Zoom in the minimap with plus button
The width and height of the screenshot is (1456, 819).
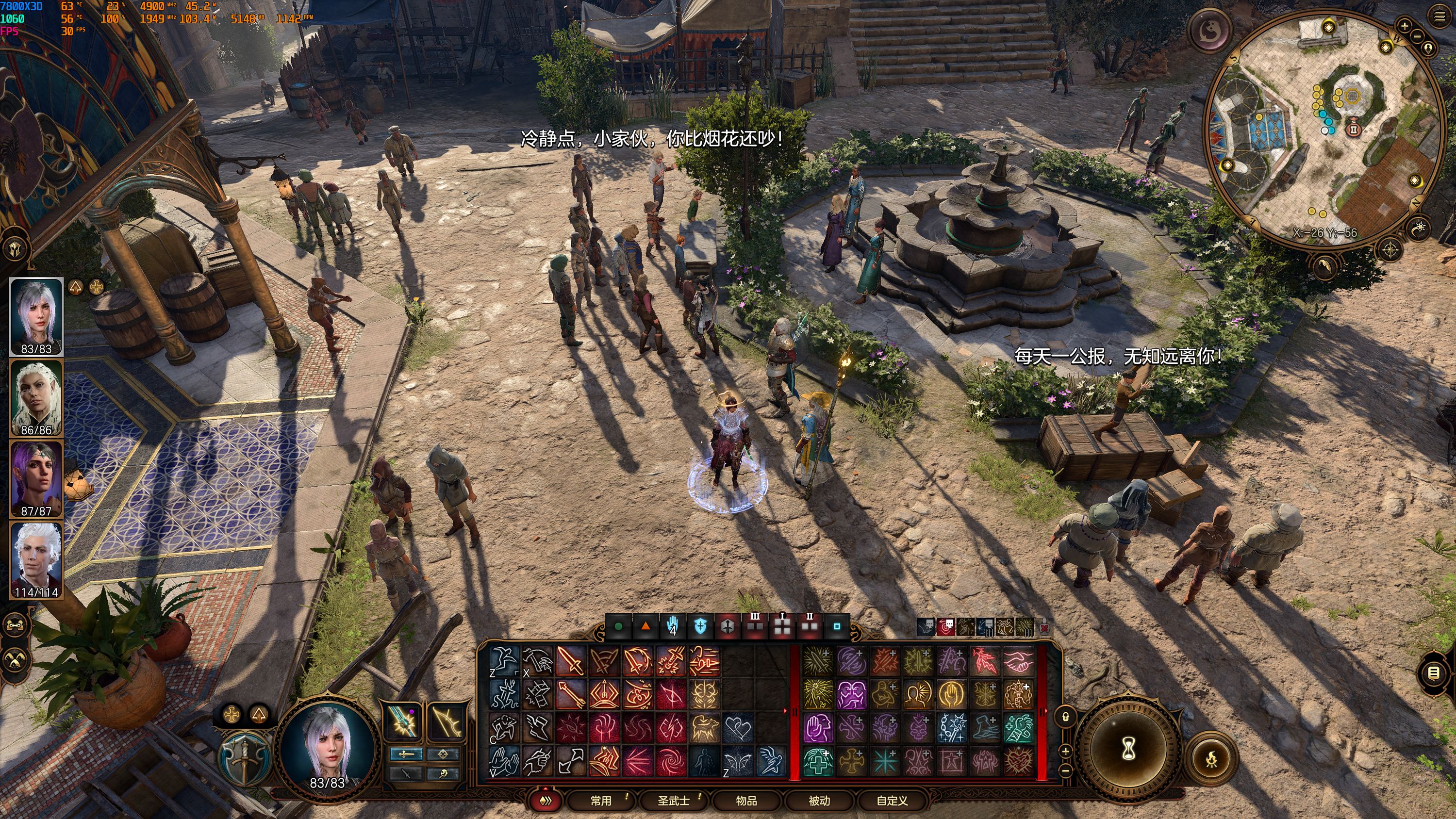click(1404, 25)
